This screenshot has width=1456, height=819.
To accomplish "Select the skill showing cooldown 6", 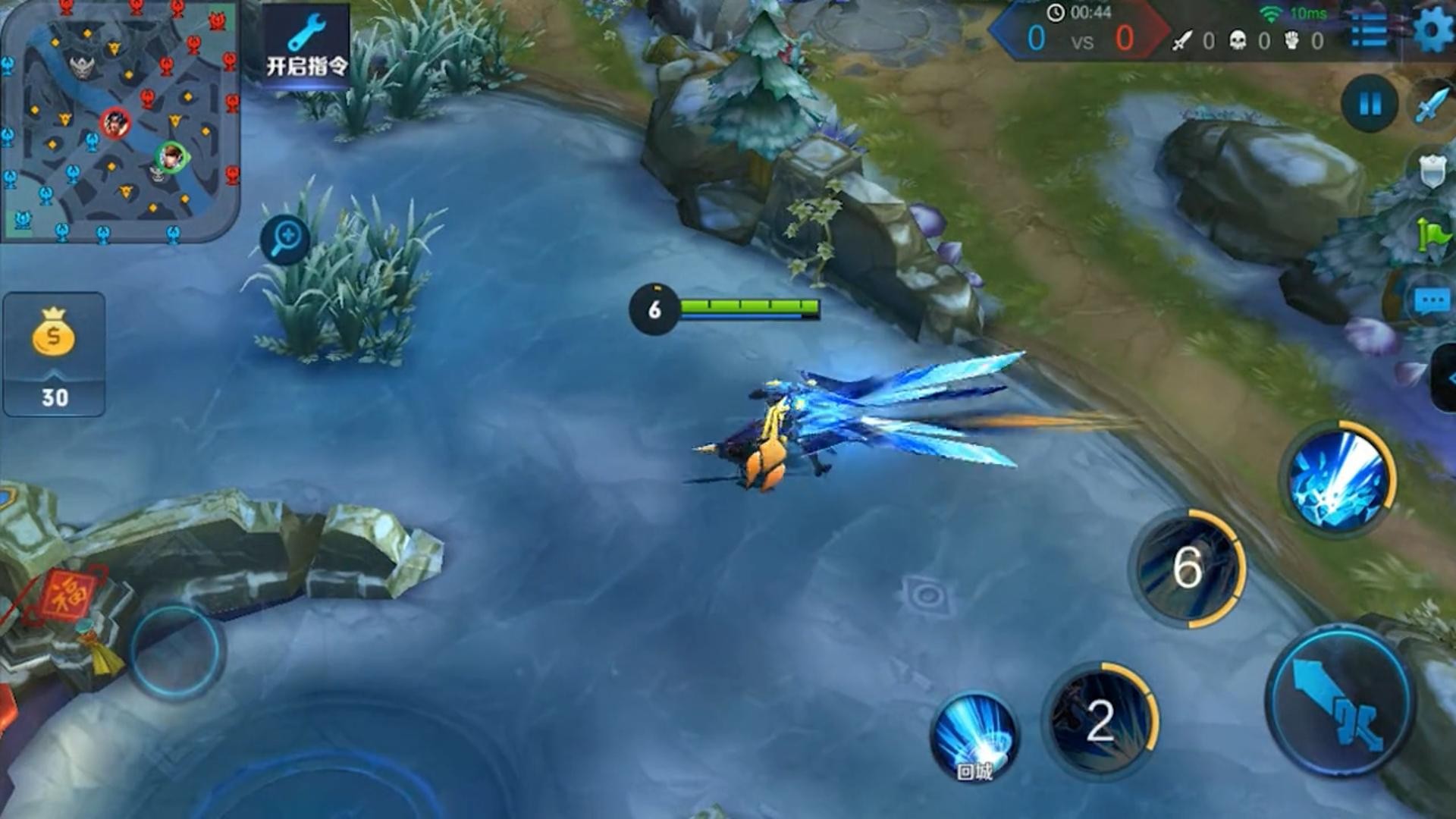I will coord(1188,568).
